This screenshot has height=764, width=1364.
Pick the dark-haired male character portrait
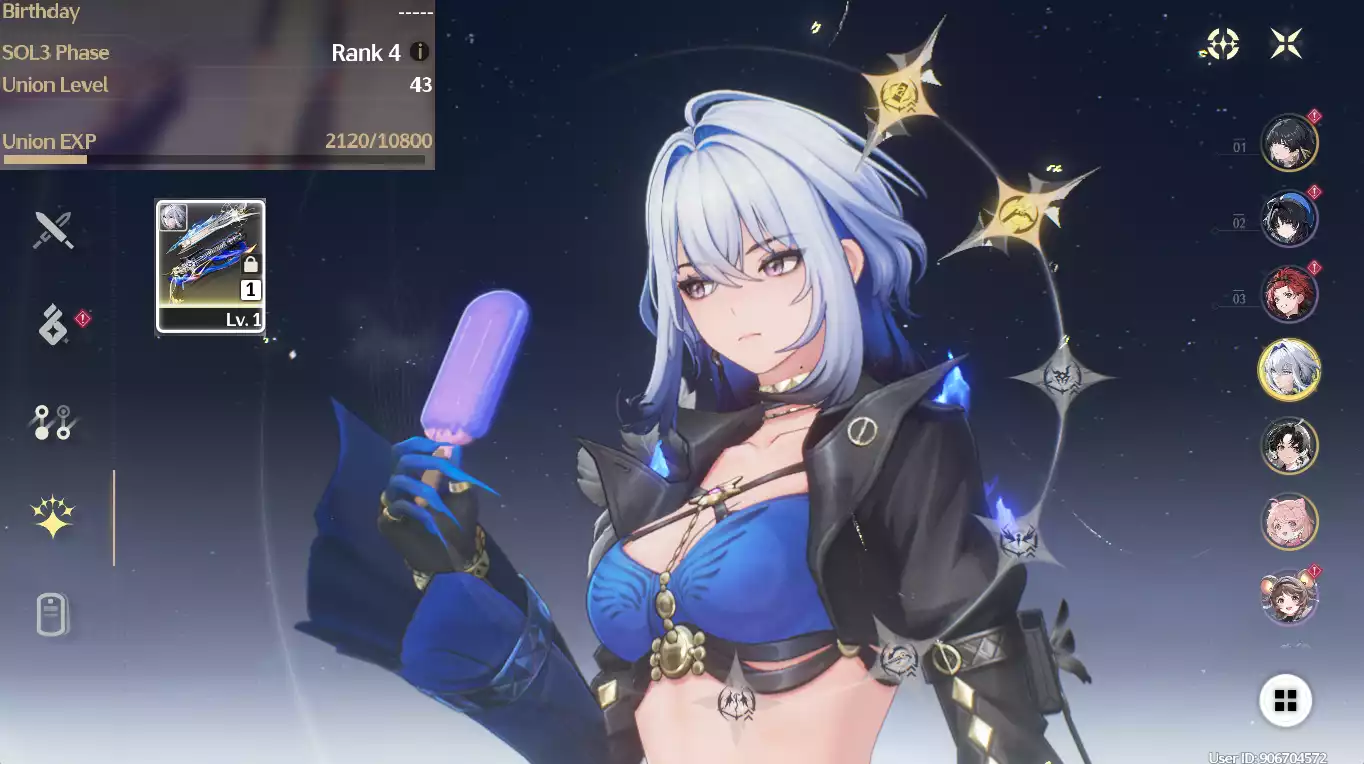1288,446
